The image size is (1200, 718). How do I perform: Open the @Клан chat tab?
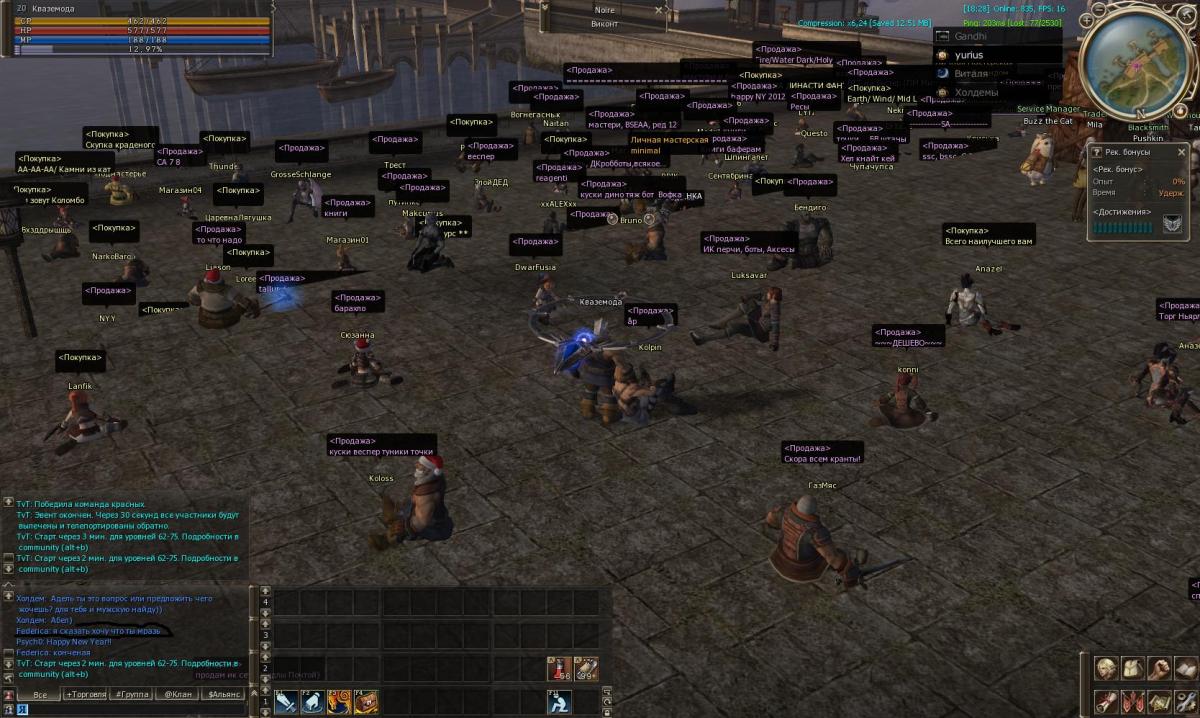coord(180,694)
